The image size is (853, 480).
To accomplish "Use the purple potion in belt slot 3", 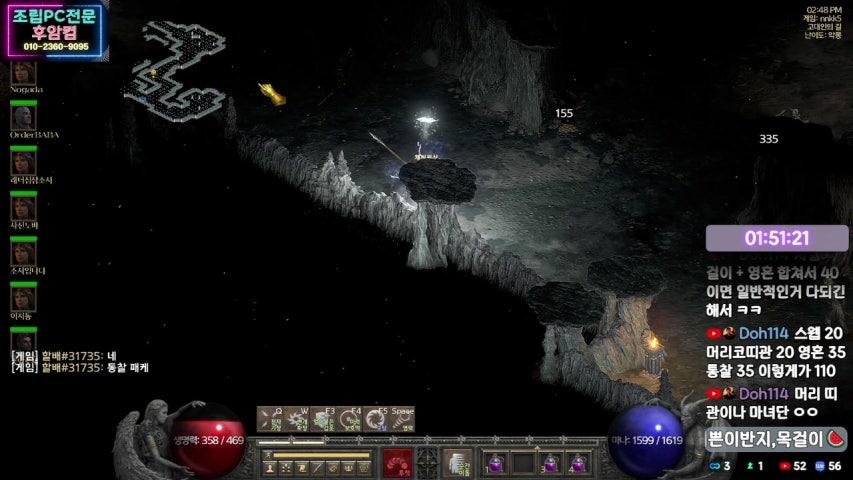I will point(551,463).
